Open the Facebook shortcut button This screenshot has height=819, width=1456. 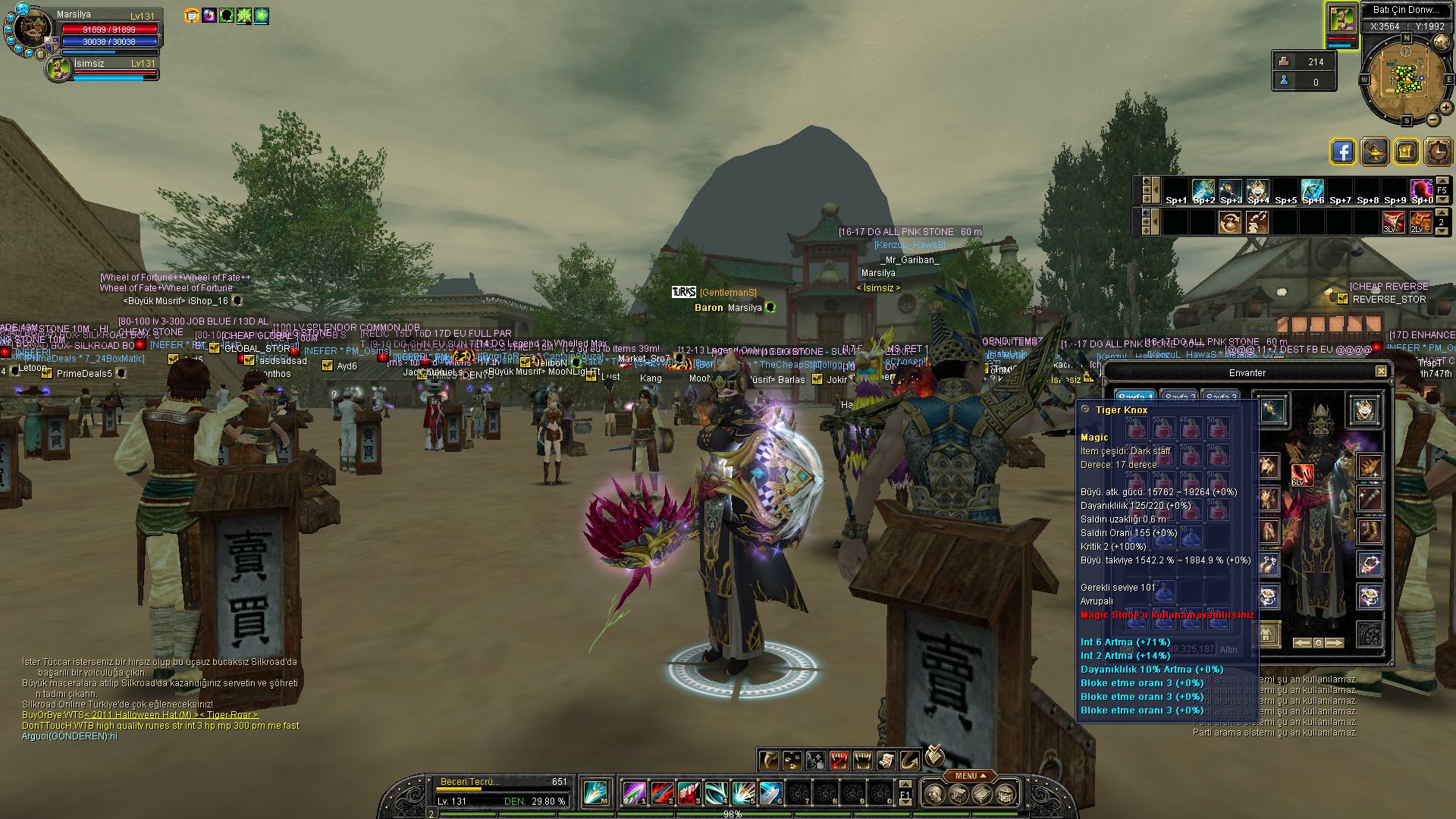pyautogui.click(x=1342, y=152)
